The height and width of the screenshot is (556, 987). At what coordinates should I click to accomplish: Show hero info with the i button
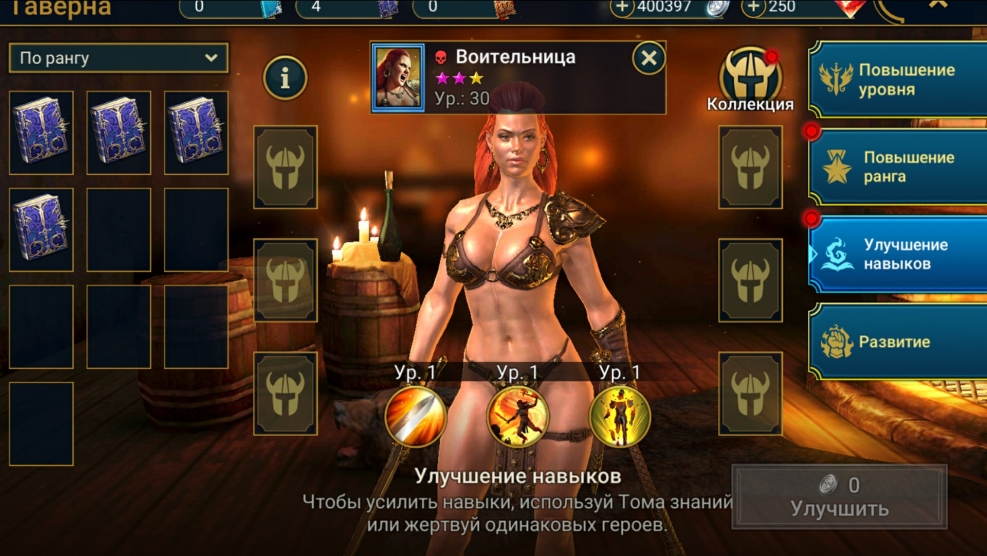coord(285,77)
